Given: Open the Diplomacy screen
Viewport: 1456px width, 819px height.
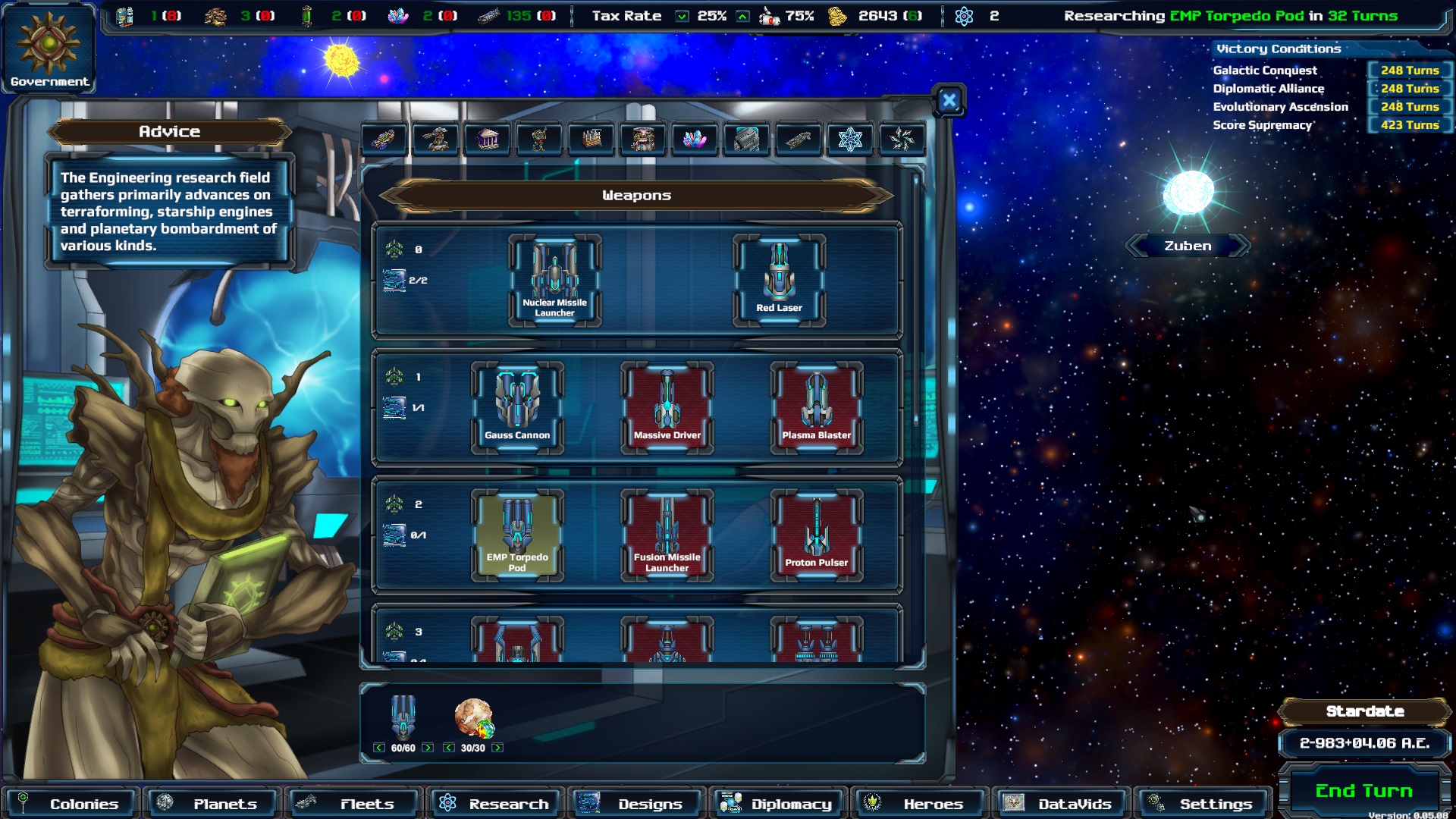Looking at the screenshot, I should (x=779, y=803).
